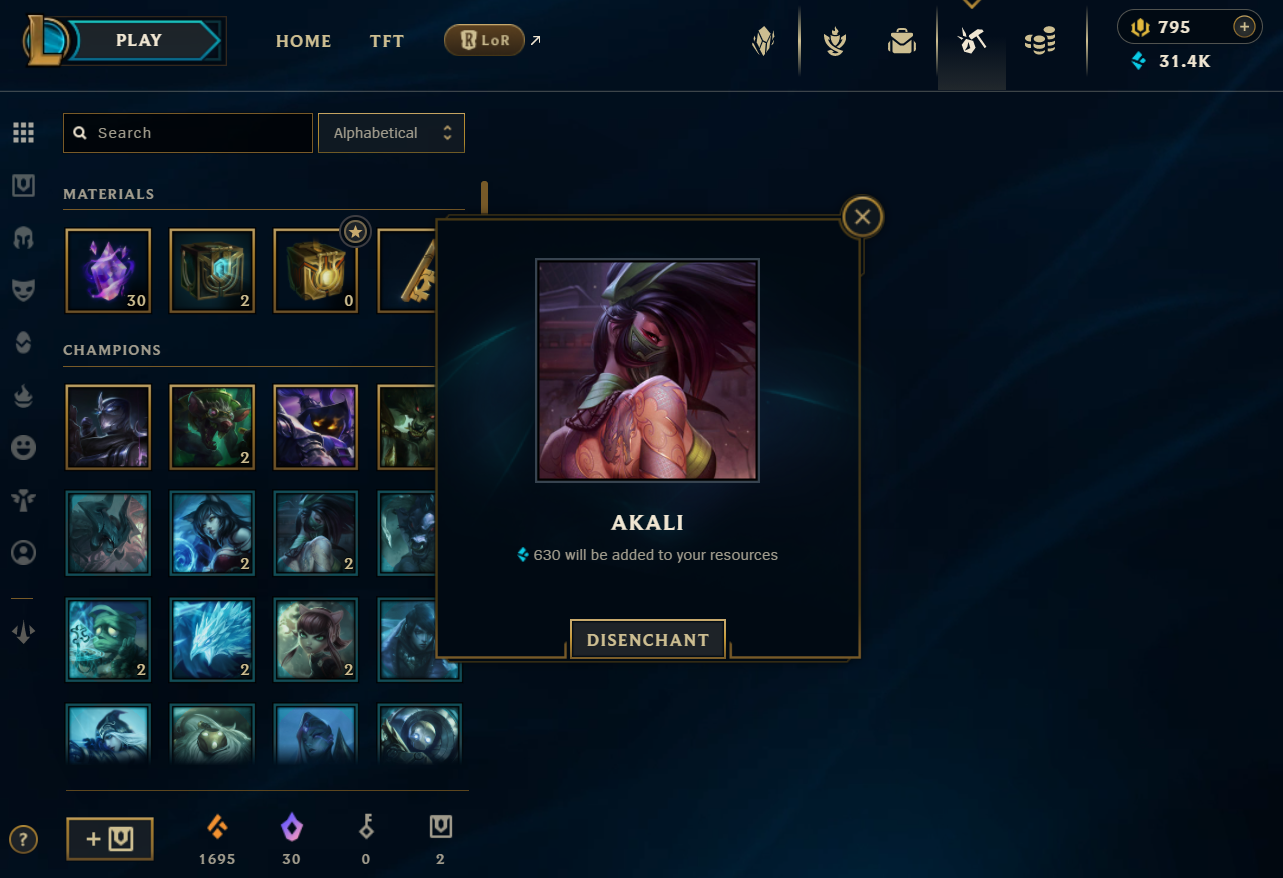
Task: Go to the HOME tab
Action: 303,41
